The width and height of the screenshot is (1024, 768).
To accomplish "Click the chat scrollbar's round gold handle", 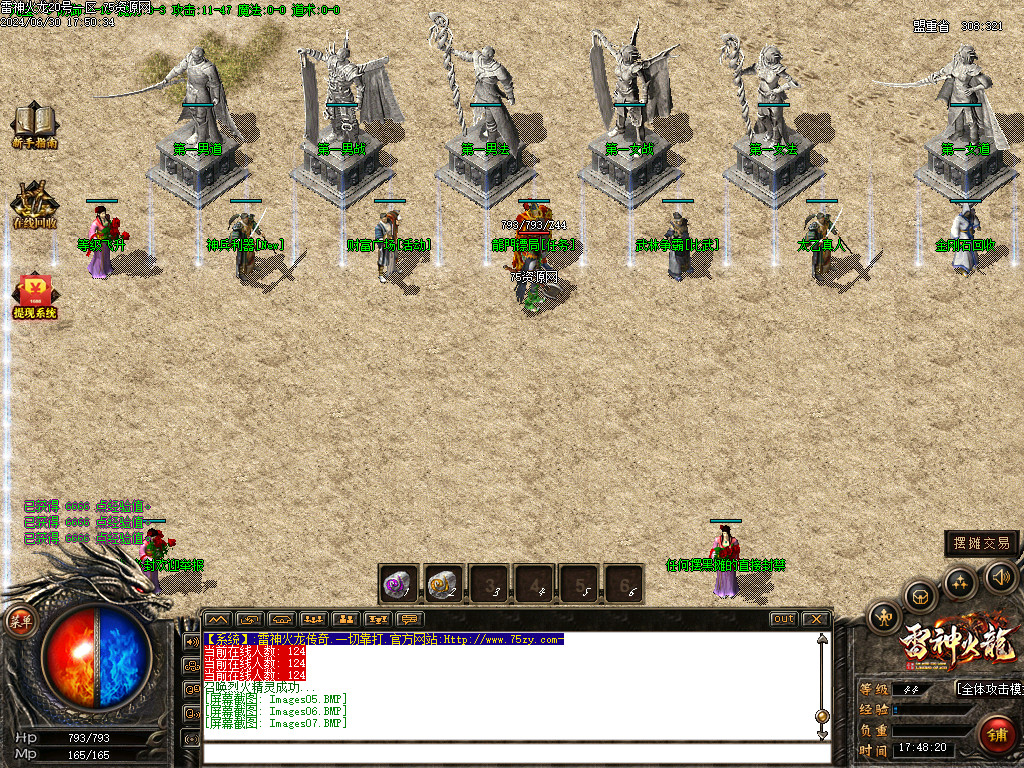I will coord(822,716).
